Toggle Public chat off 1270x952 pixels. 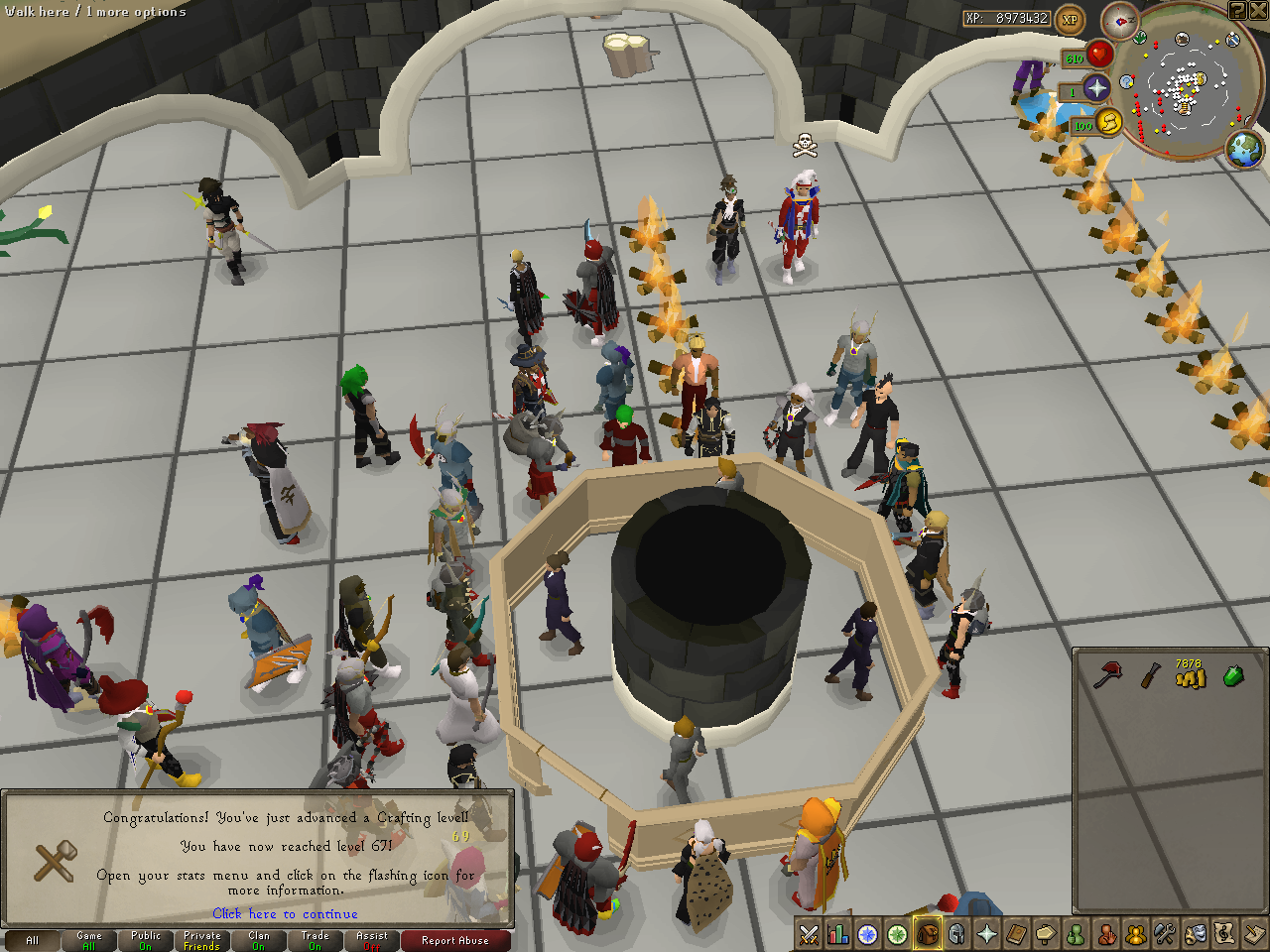145,940
